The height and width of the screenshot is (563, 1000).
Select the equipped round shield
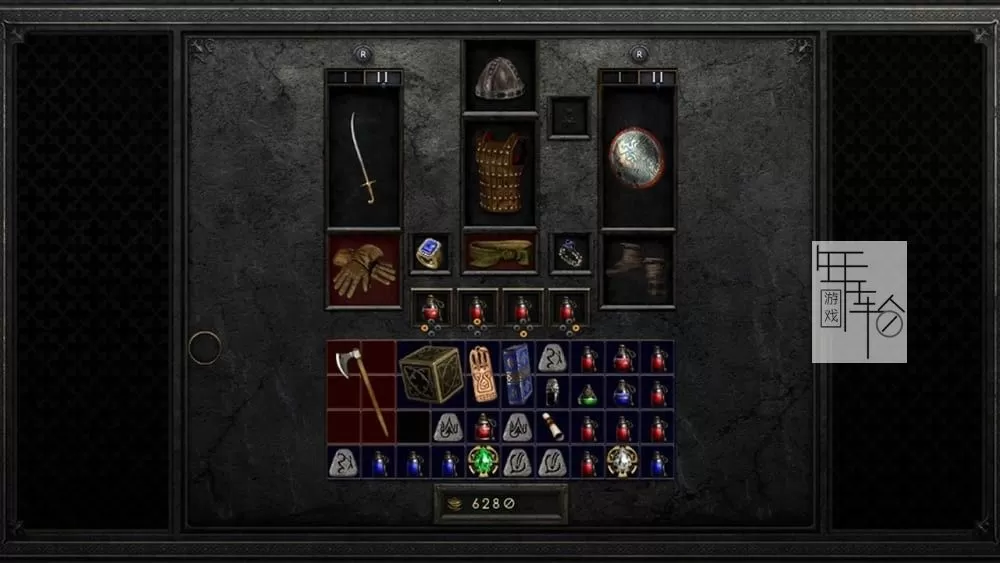[x=636, y=157]
